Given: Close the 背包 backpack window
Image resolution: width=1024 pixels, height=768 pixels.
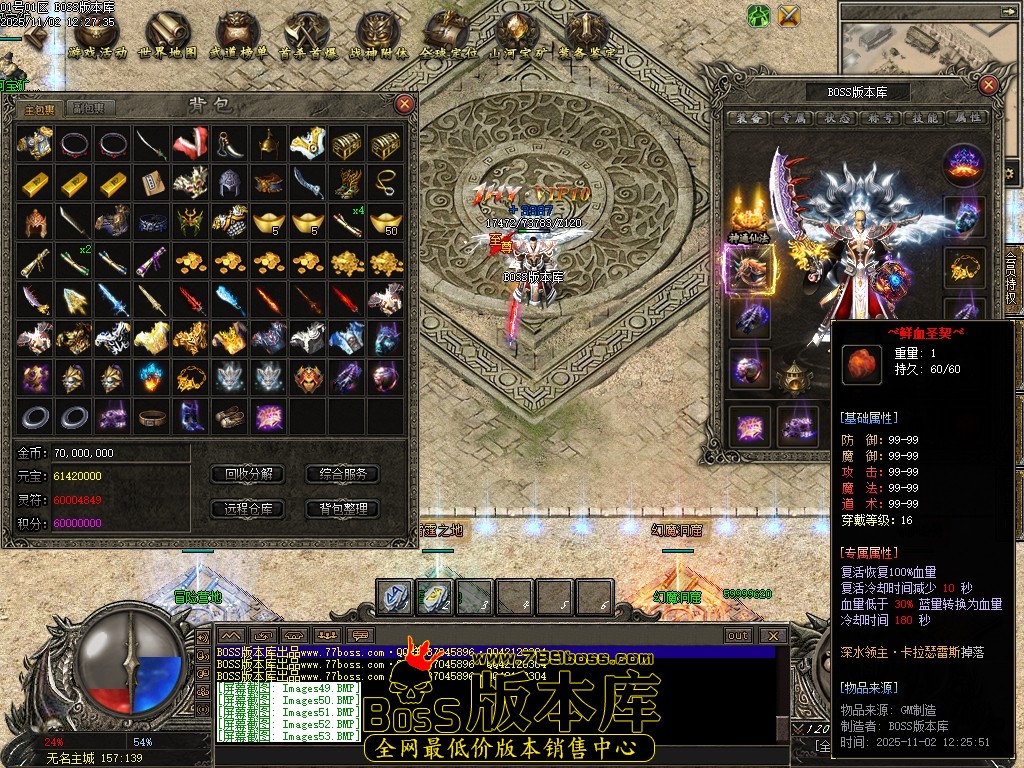Looking at the screenshot, I should [404, 103].
